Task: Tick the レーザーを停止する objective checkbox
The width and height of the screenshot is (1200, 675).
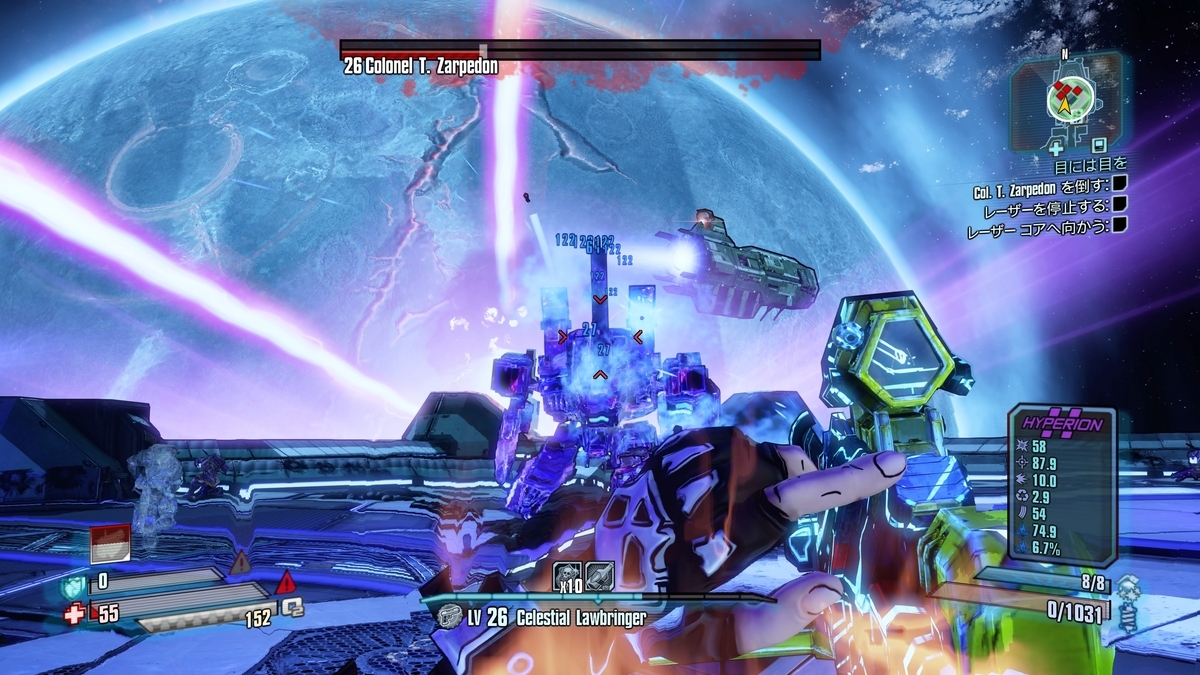Action: 1120,205
